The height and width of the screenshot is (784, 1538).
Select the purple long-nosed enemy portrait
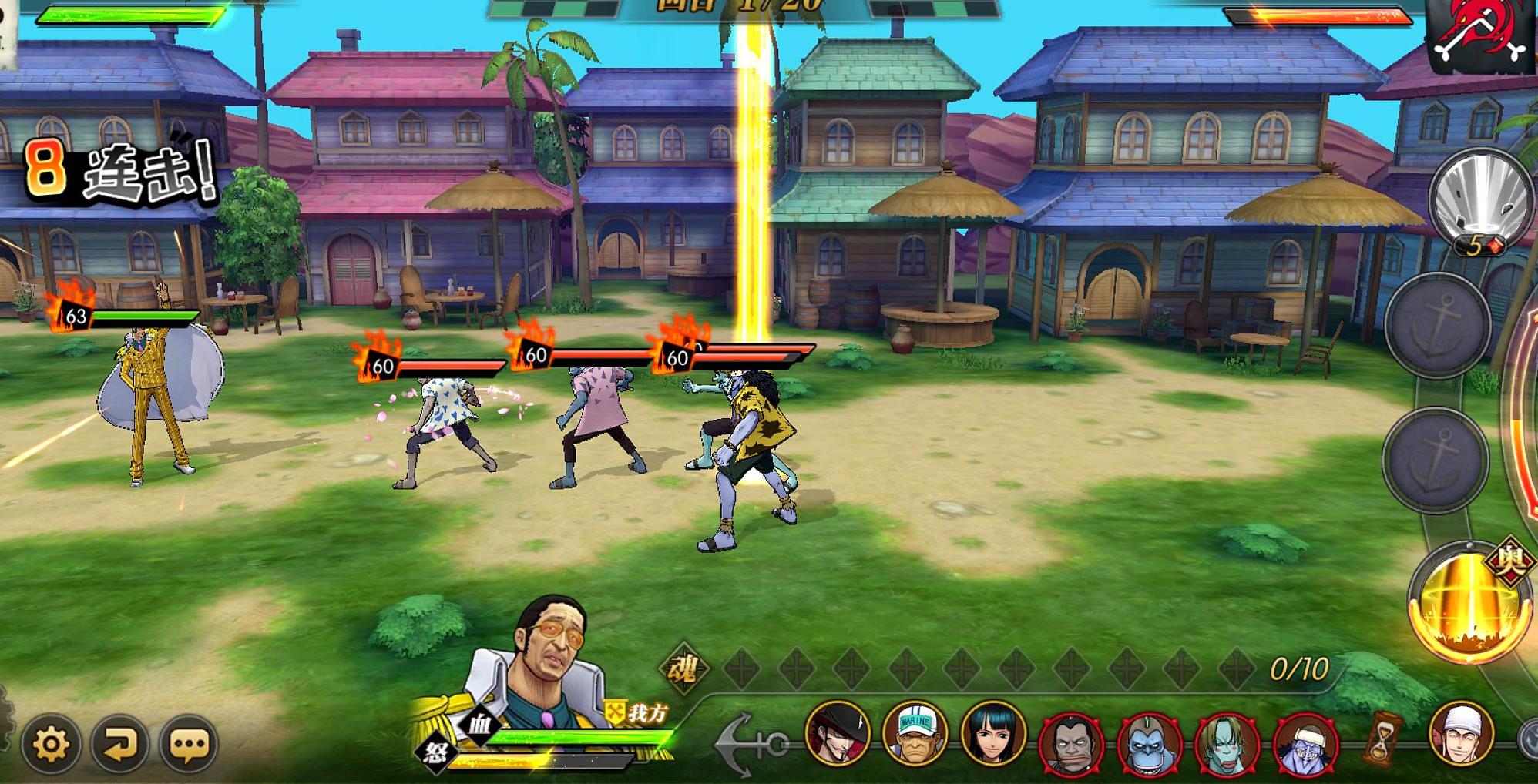click(x=1305, y=743)
